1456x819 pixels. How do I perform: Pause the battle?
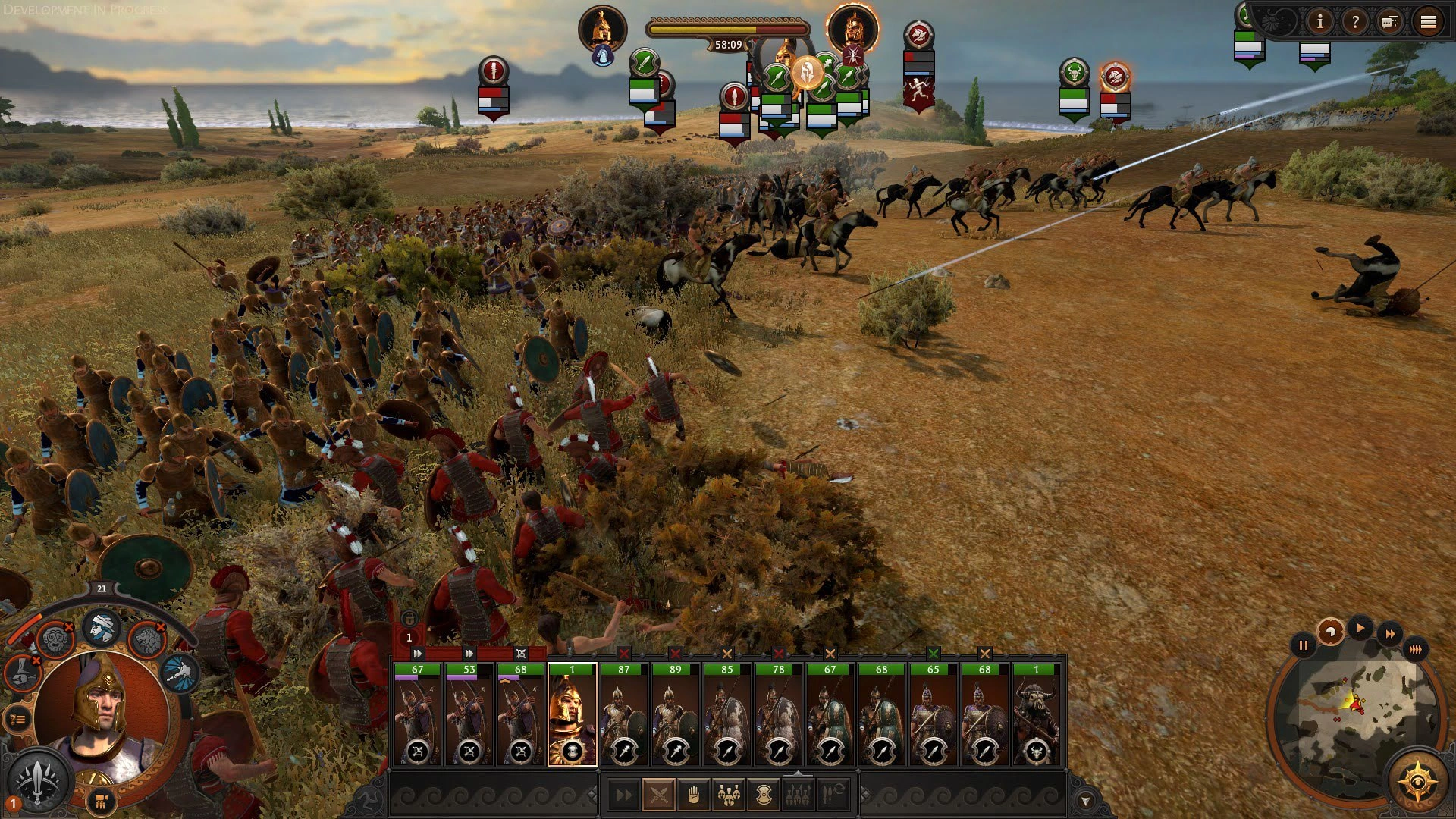click(x=1303, y=646)
